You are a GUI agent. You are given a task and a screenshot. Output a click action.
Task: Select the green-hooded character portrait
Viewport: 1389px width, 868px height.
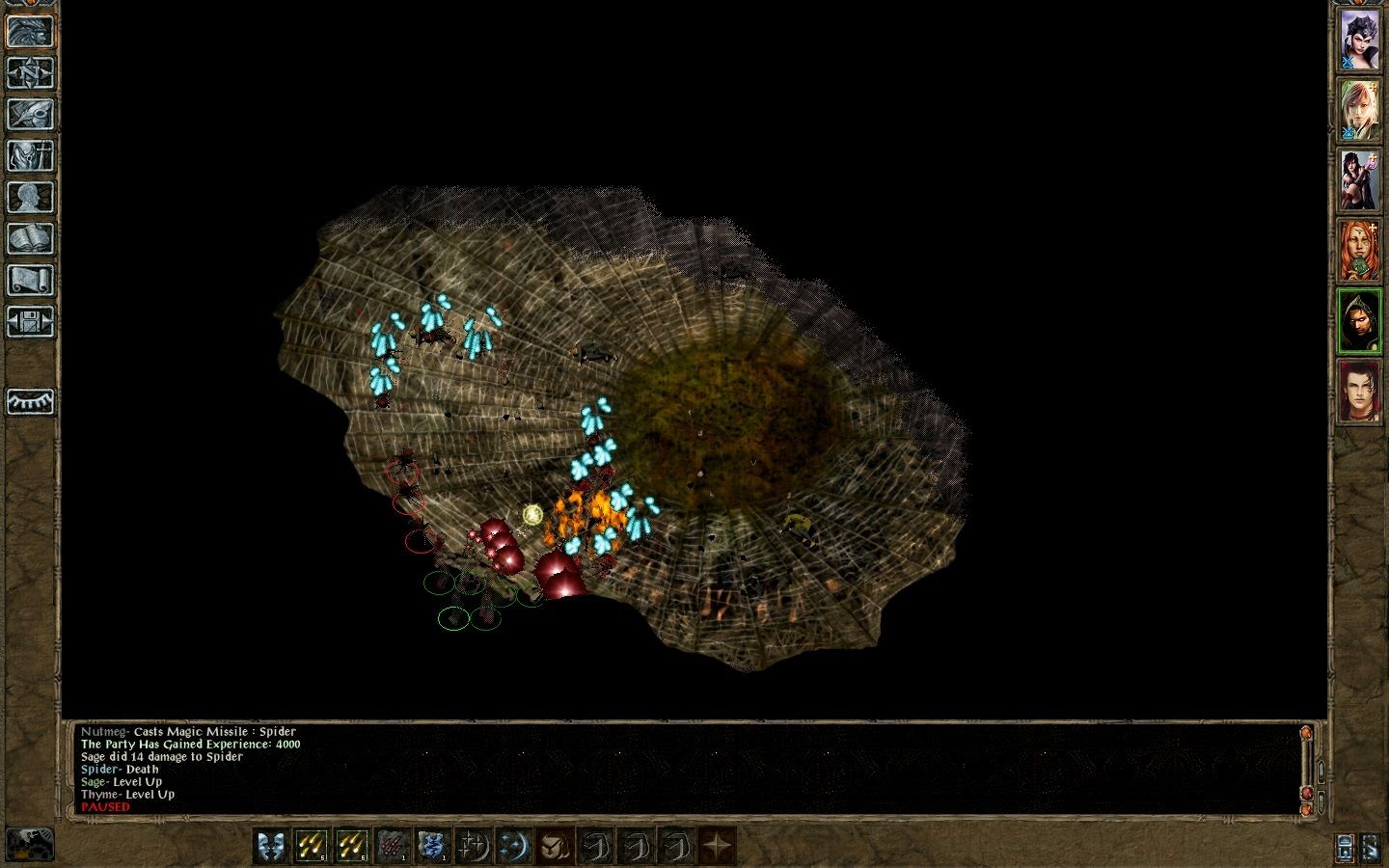click(x=1360, y=321)
